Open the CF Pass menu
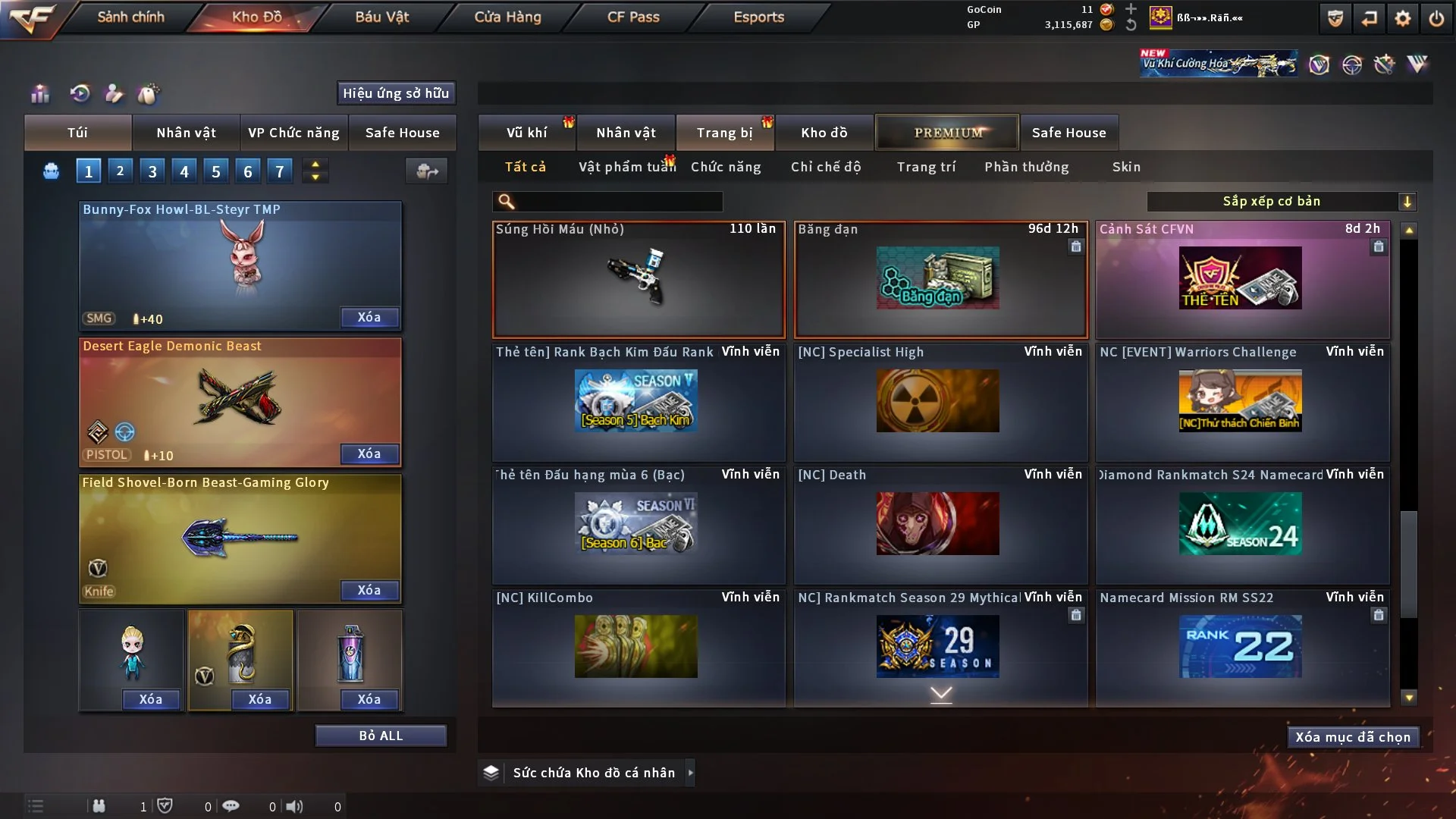The image size is (1456, 819). [x=633, y=17]
